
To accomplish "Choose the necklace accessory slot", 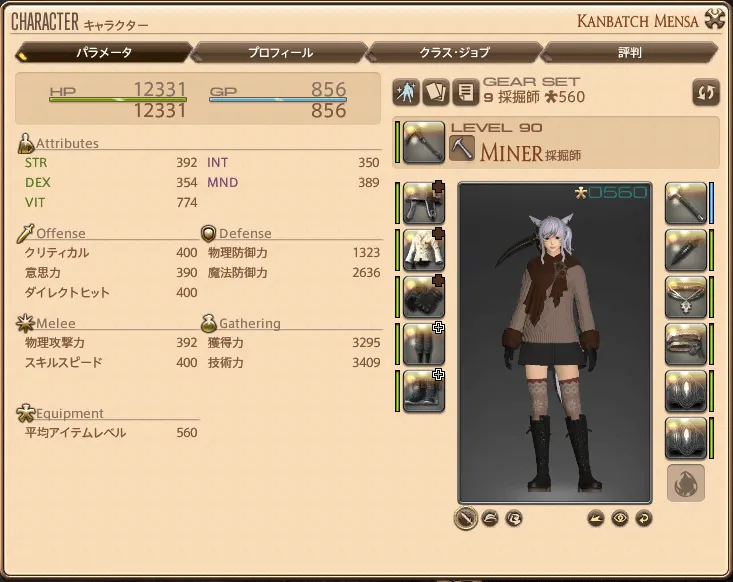I will 686,297.
